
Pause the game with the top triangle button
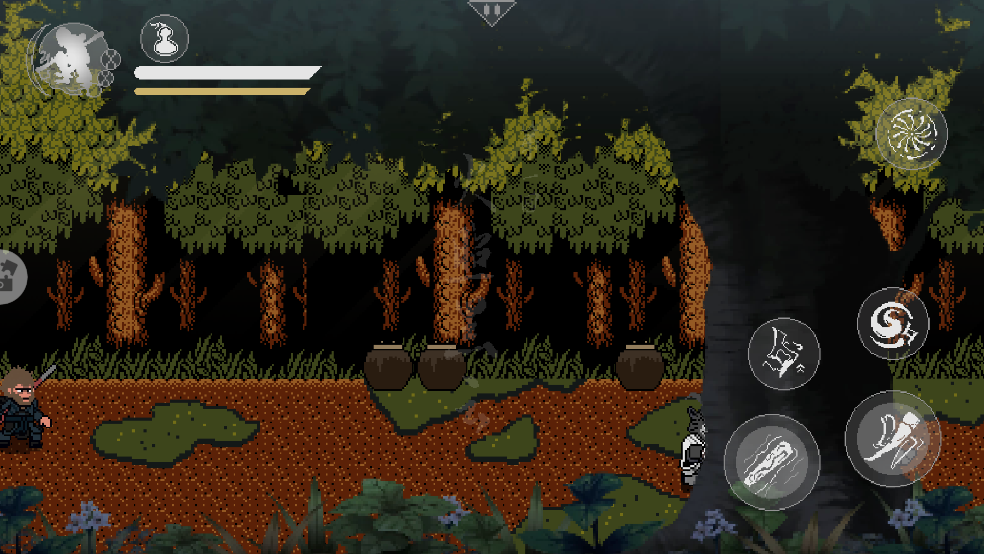[490, 11]
